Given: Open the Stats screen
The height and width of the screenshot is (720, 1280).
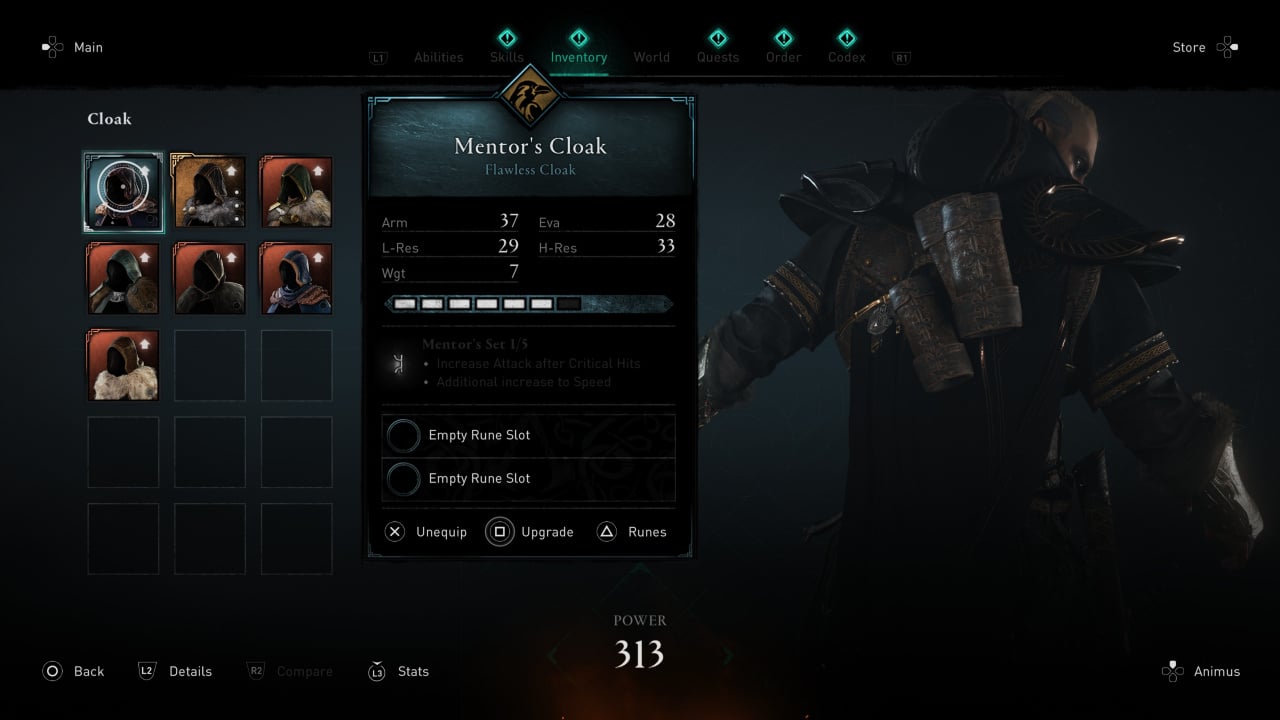Looking at the screenshot, I should coord(399,671).
